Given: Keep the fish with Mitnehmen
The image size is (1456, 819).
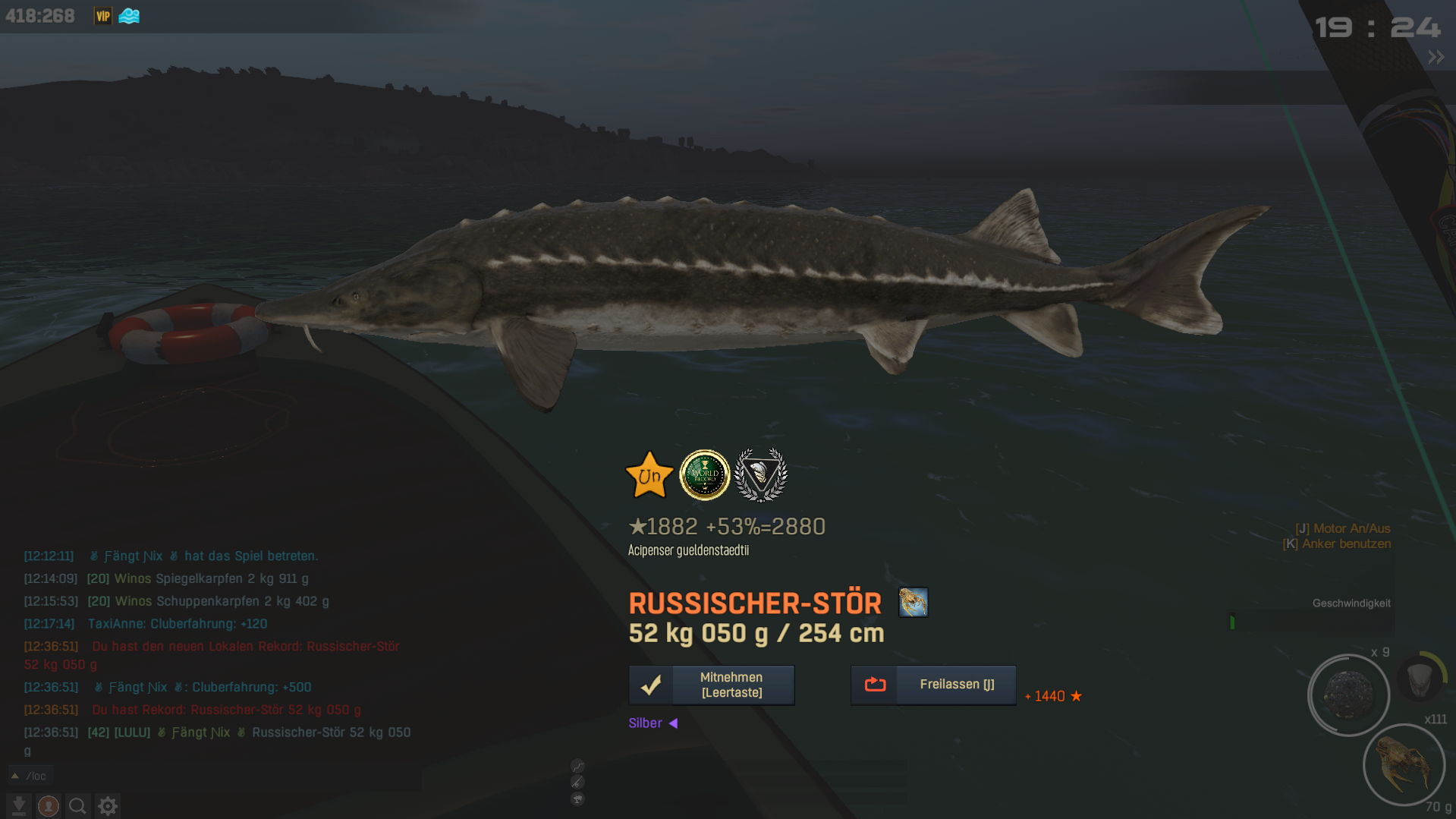Looking at the screenshot, I should pos(711,685).
